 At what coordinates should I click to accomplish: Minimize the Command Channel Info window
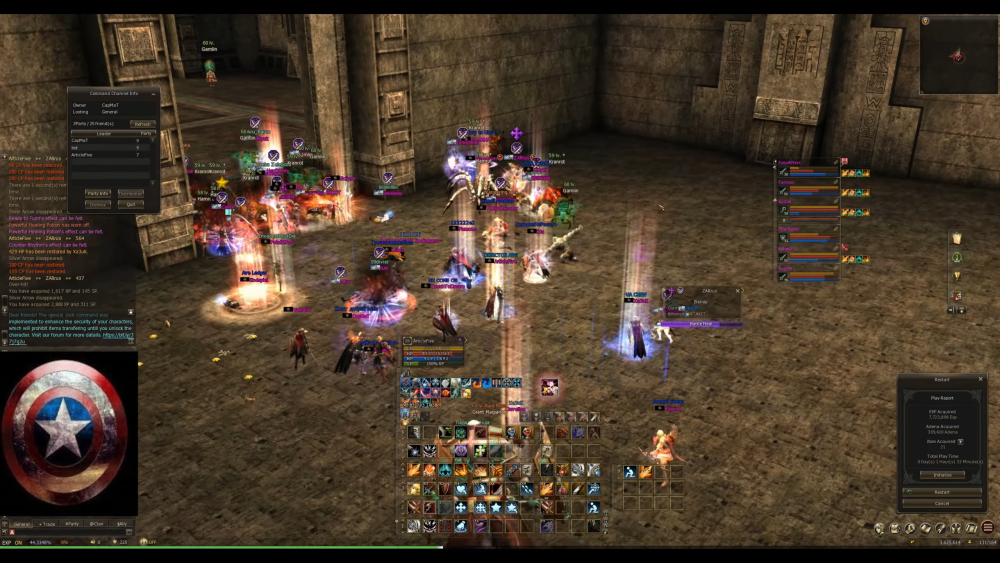pyautogui.click(x=151, y=93)
